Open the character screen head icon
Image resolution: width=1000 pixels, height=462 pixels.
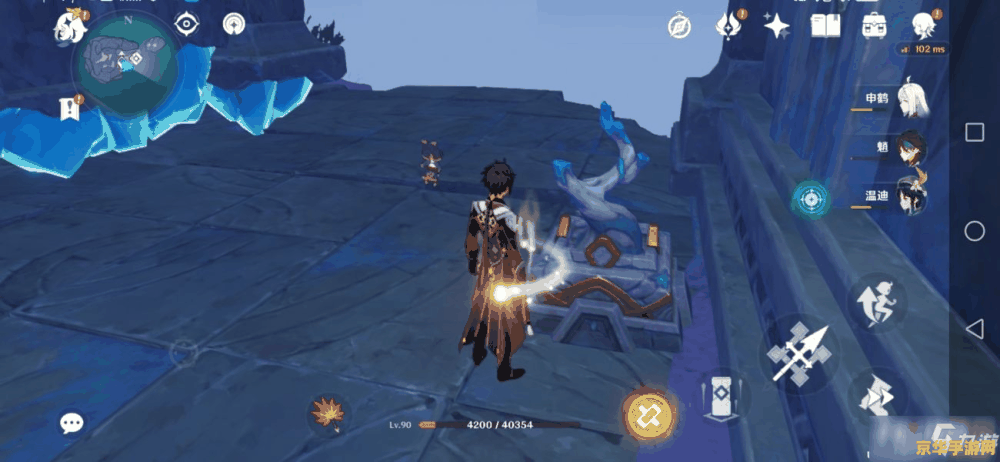coord(922,26)
